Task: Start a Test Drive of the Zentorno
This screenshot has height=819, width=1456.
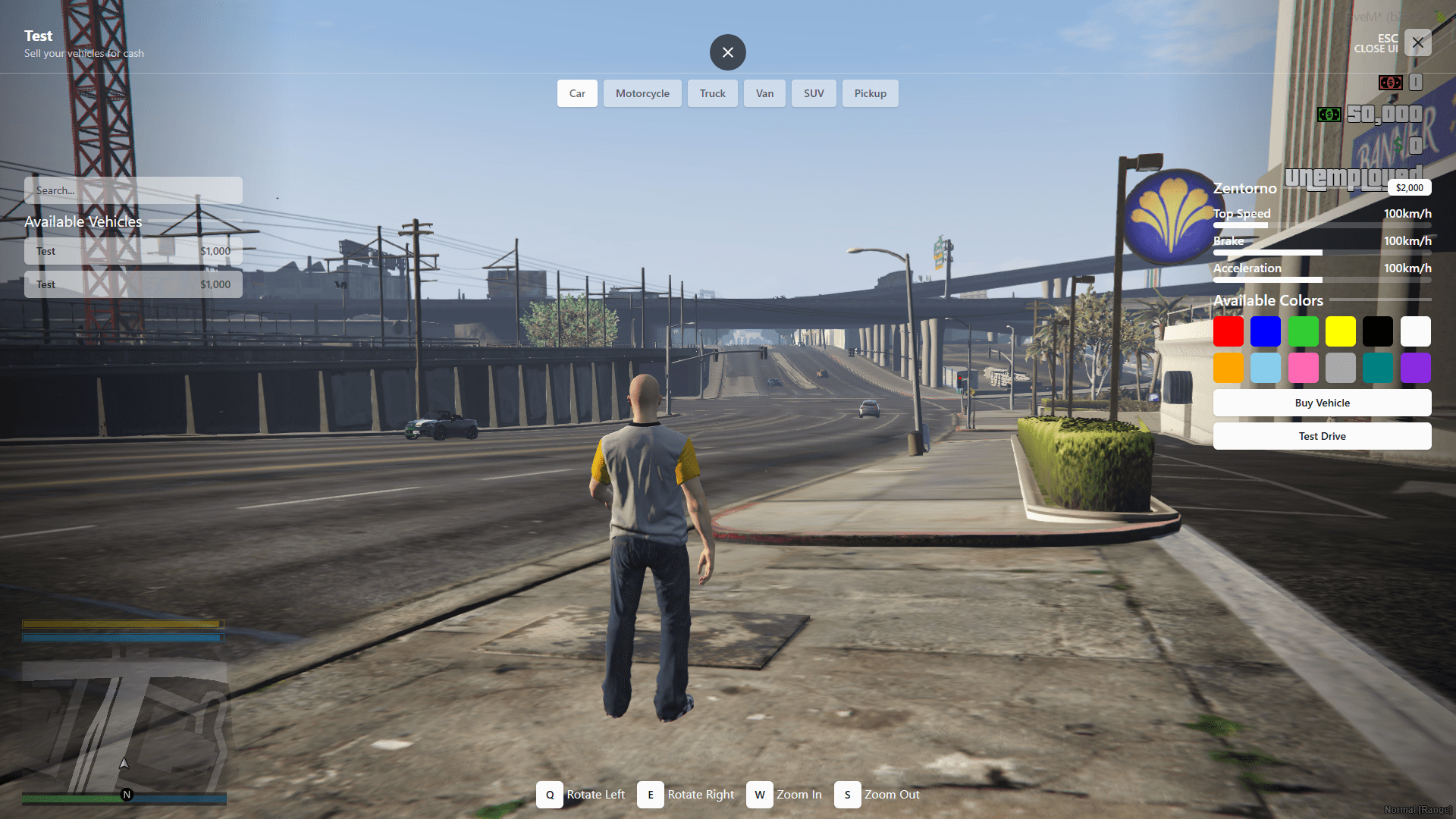Action: point(1322,436)
